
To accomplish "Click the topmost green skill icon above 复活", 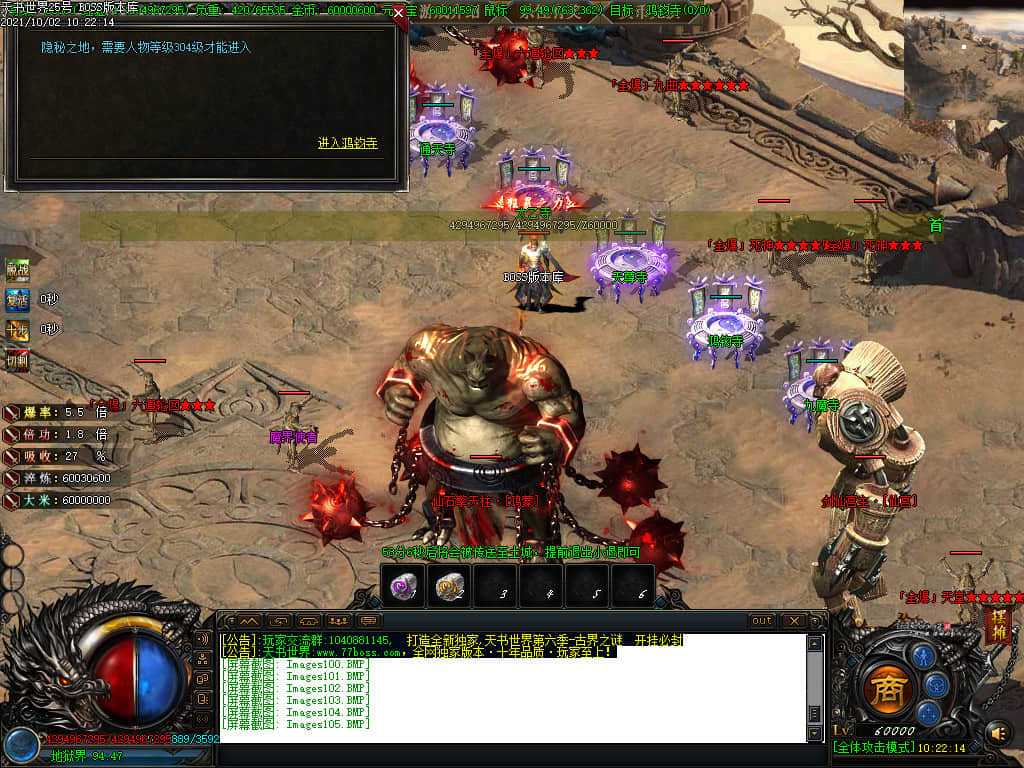I will coord(17,269).
